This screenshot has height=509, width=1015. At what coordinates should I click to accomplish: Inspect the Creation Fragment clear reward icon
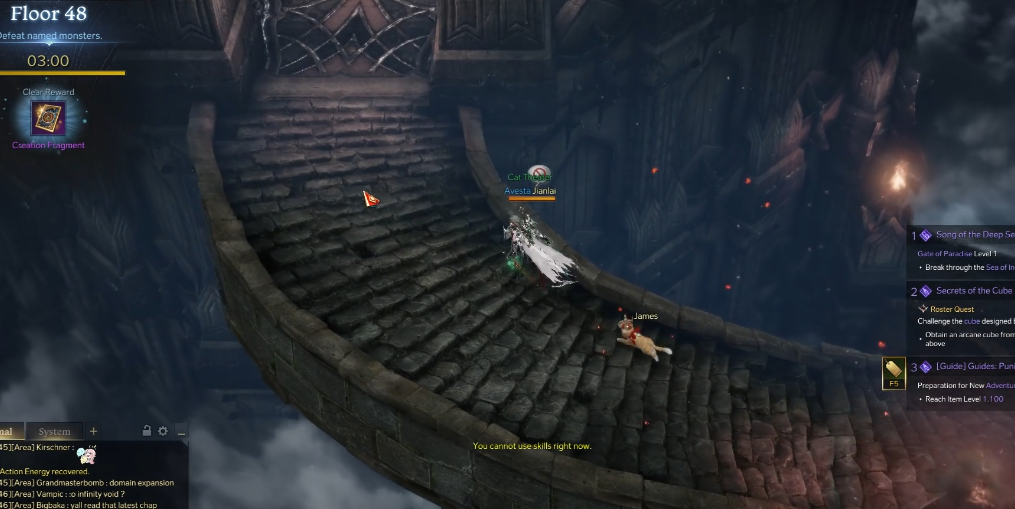(x=48, y=119)
